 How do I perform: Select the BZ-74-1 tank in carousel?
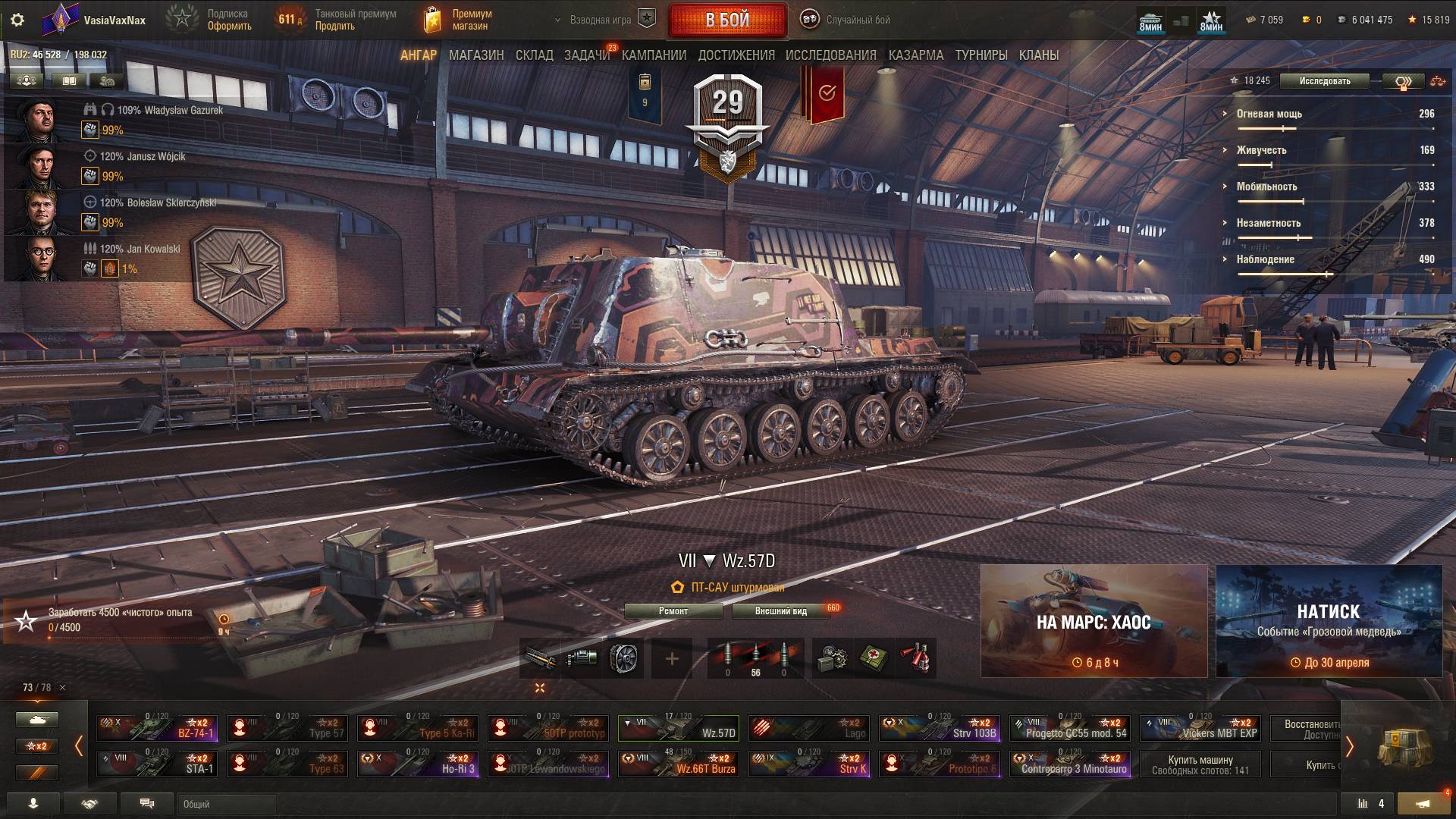[157, 728]
